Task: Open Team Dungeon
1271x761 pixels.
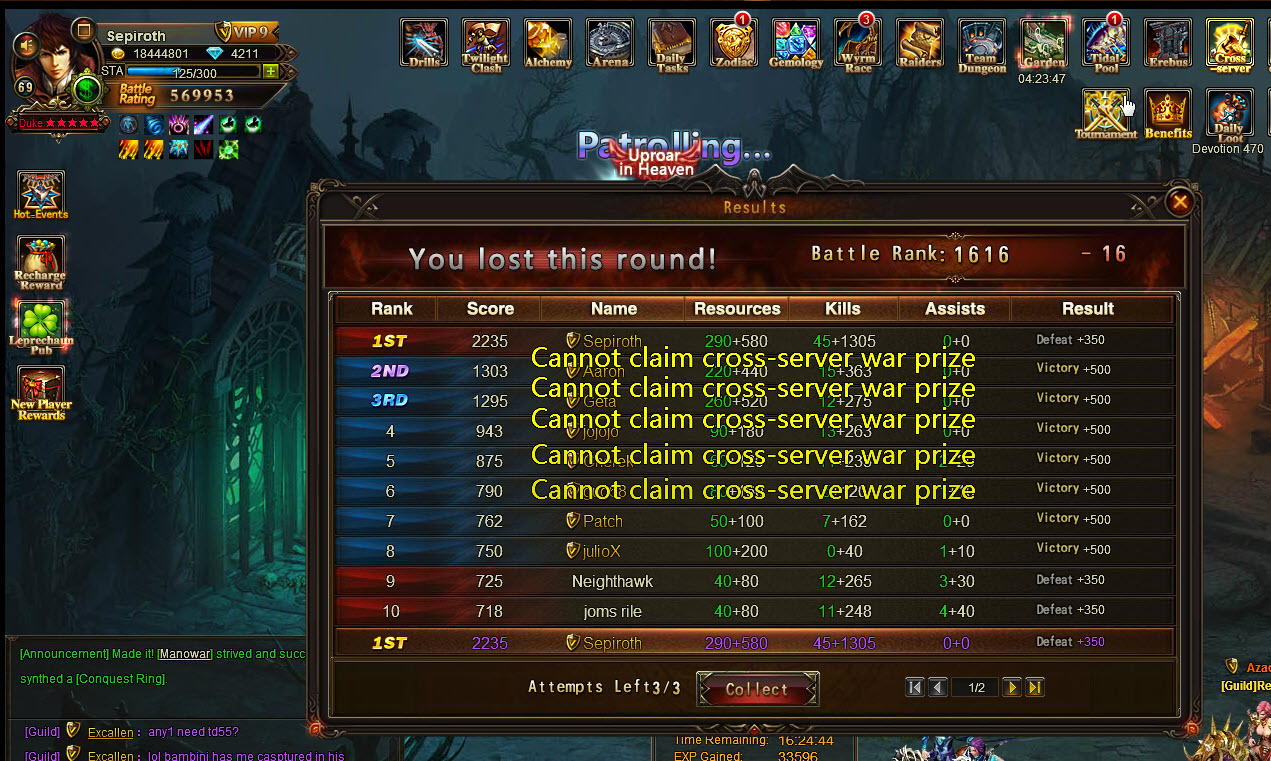Action: tap(982, 44)
